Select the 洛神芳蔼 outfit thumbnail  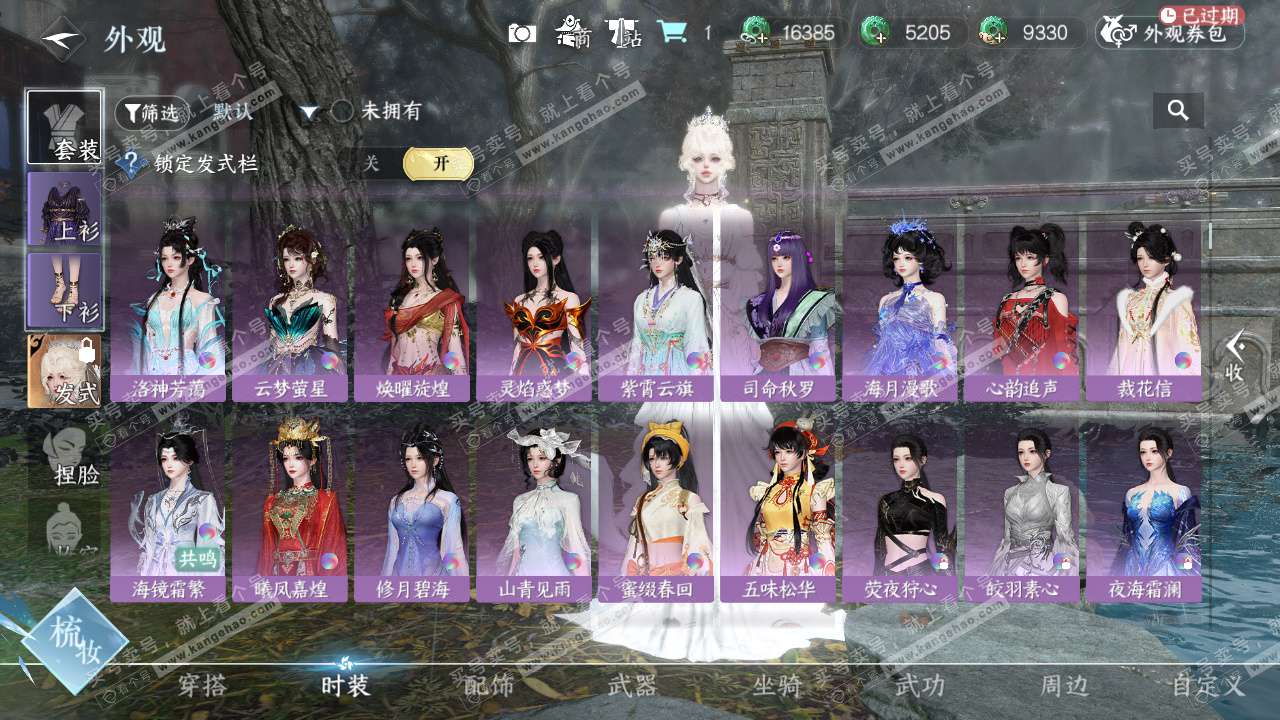click(168, 312)
